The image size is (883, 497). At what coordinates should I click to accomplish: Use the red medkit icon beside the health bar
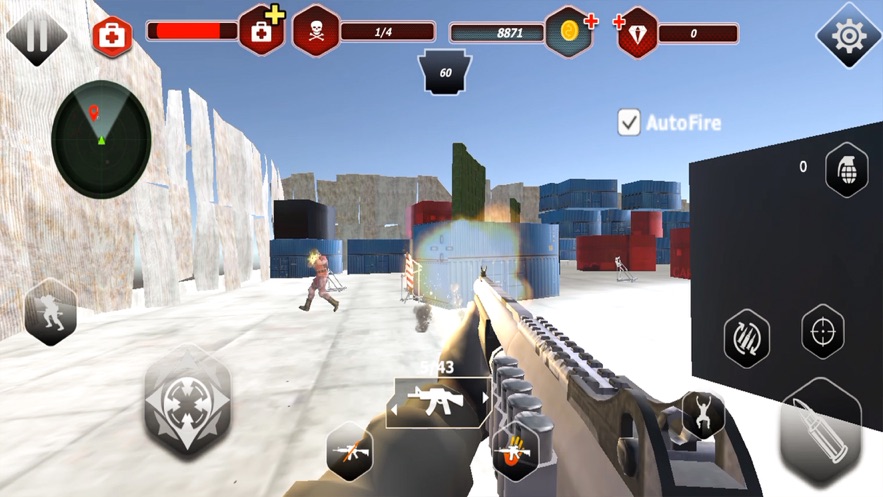tap(111, 36)
